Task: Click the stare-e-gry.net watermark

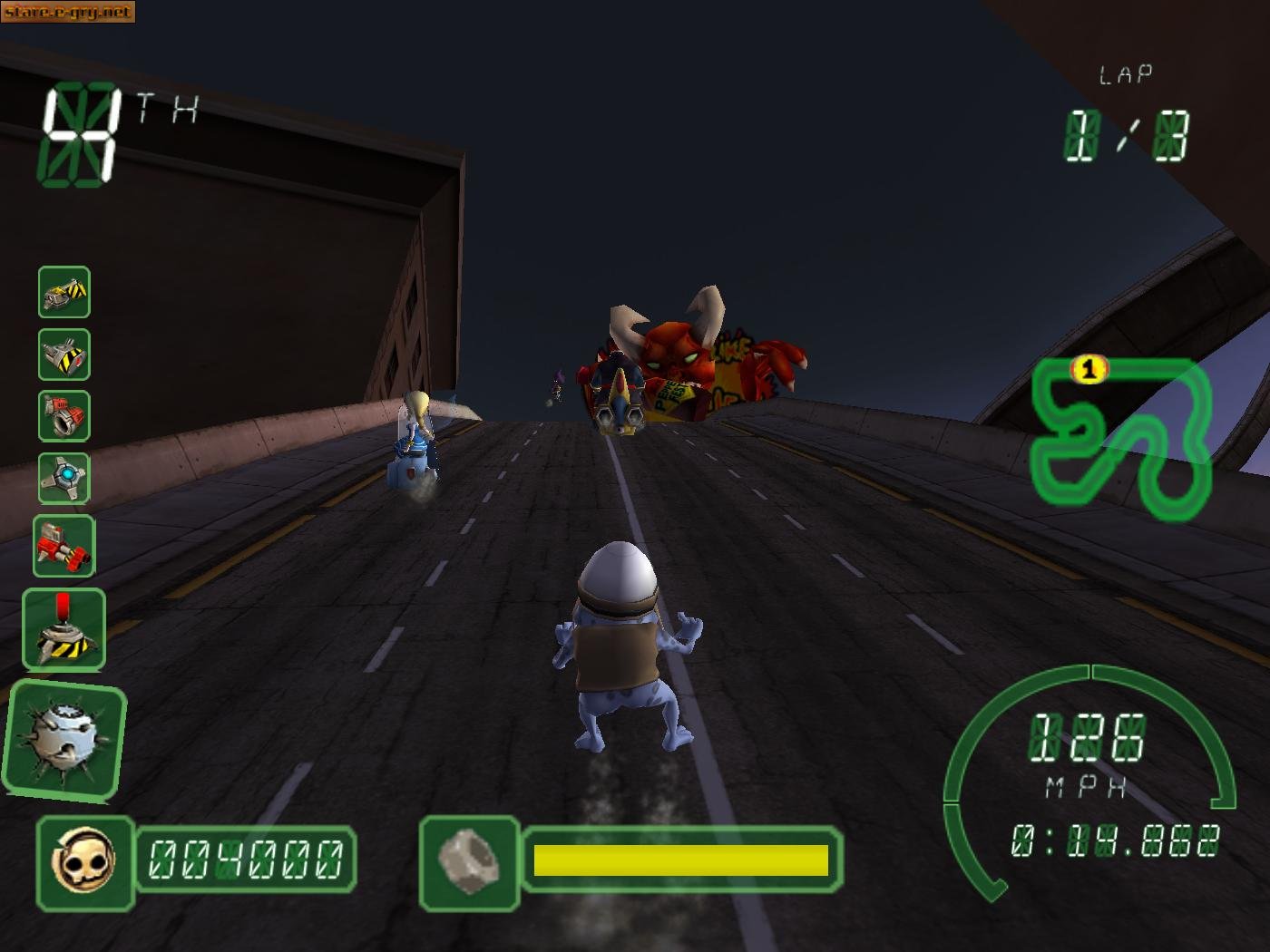Action: click(68, 12)
